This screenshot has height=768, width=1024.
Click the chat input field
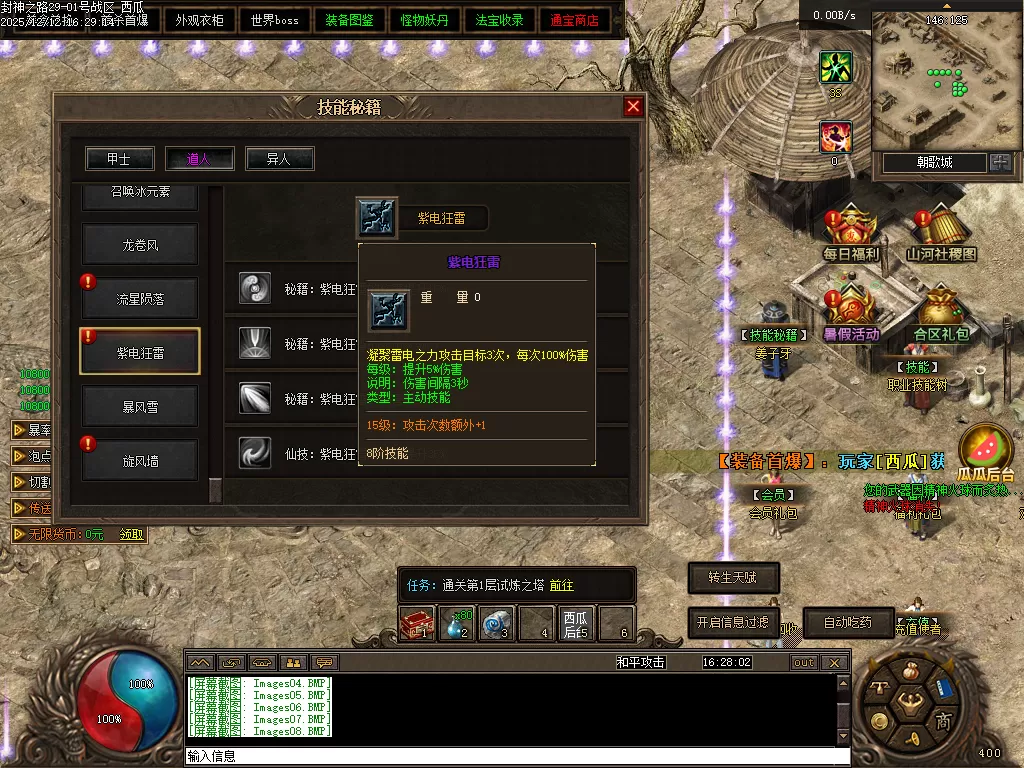(x=500, y=756)
